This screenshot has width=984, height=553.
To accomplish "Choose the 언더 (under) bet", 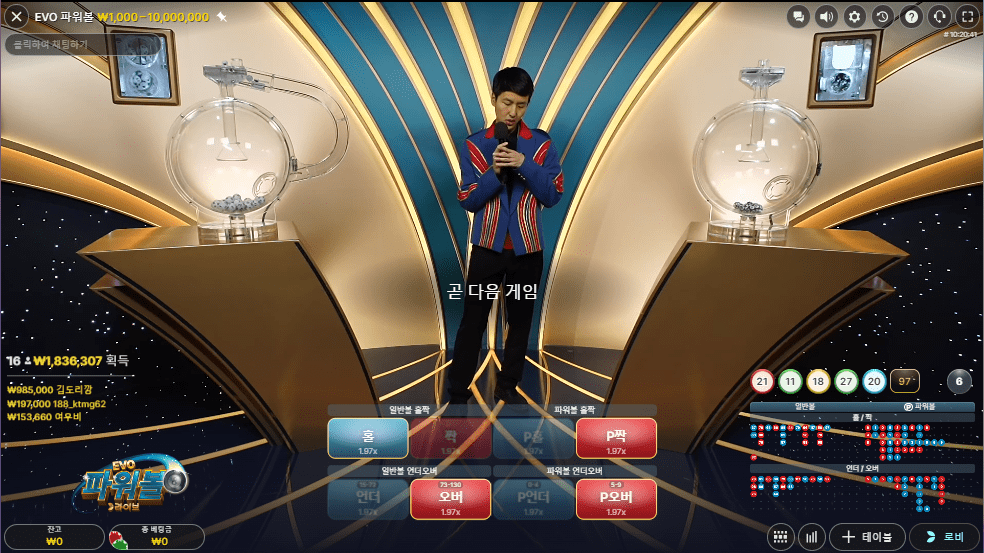I will (368, 499).
